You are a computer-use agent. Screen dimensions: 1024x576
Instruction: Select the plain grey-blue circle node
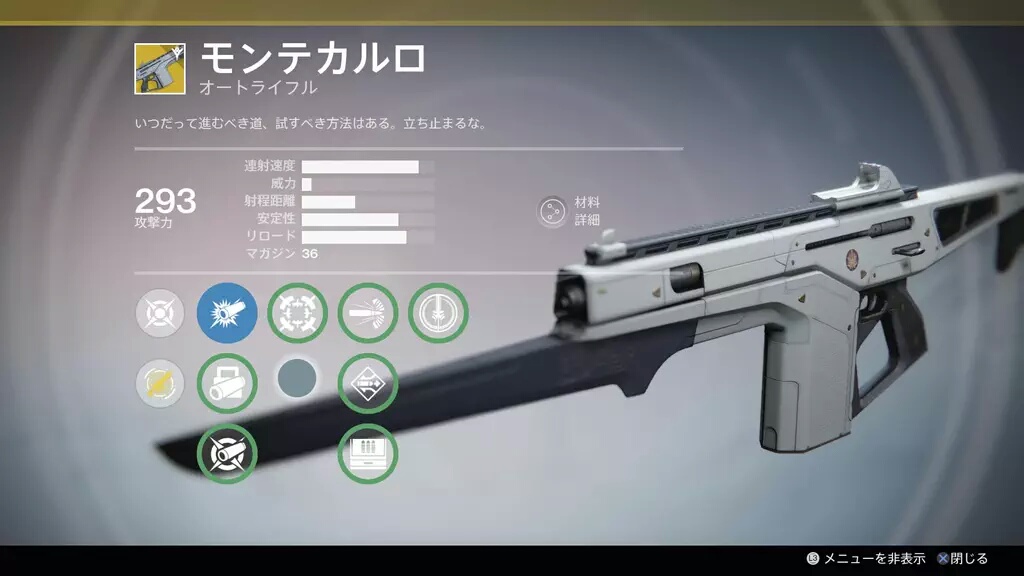click(x=297, y=380)
